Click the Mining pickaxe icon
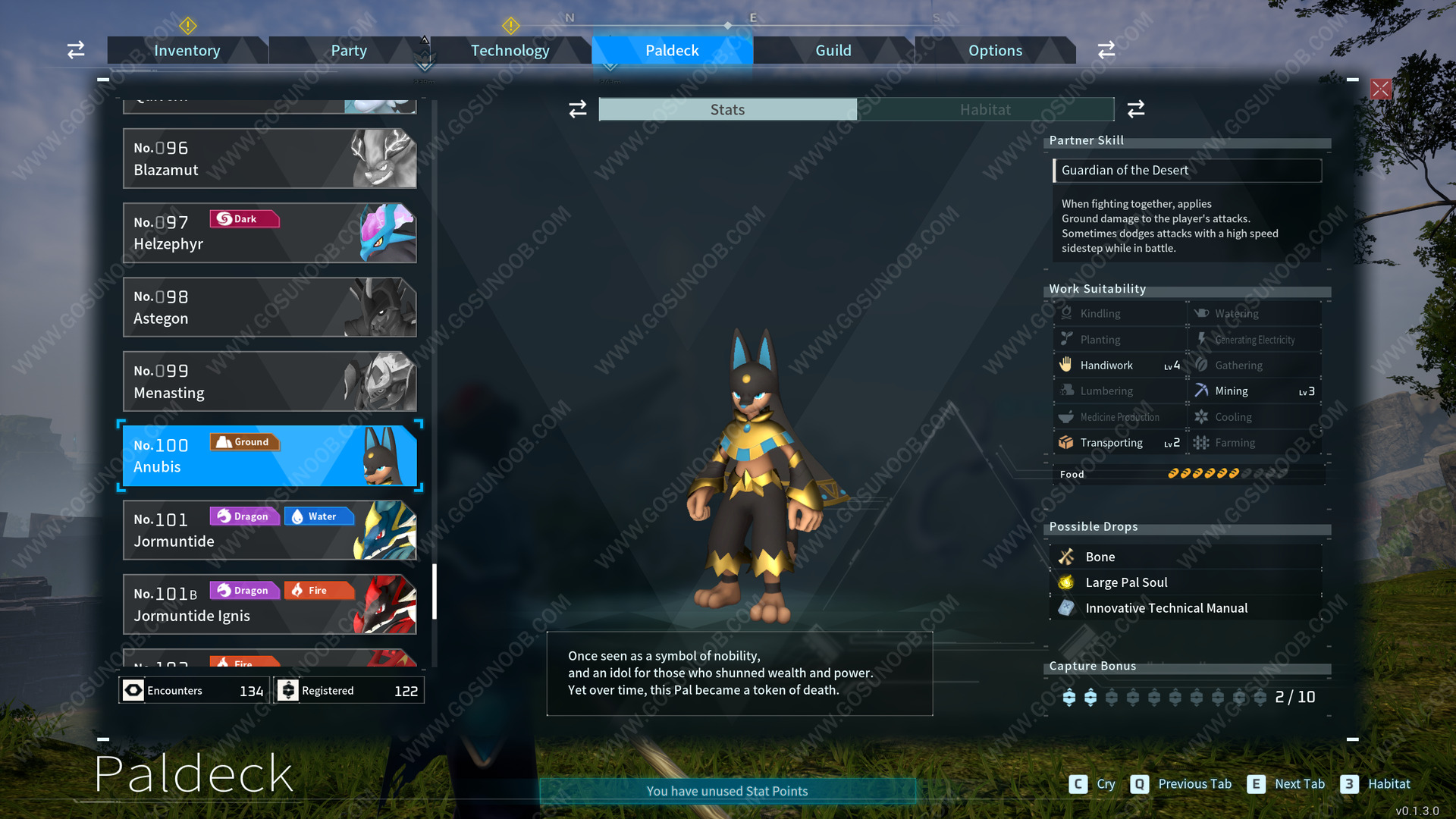The image size is (1456, 819). 1203,391
